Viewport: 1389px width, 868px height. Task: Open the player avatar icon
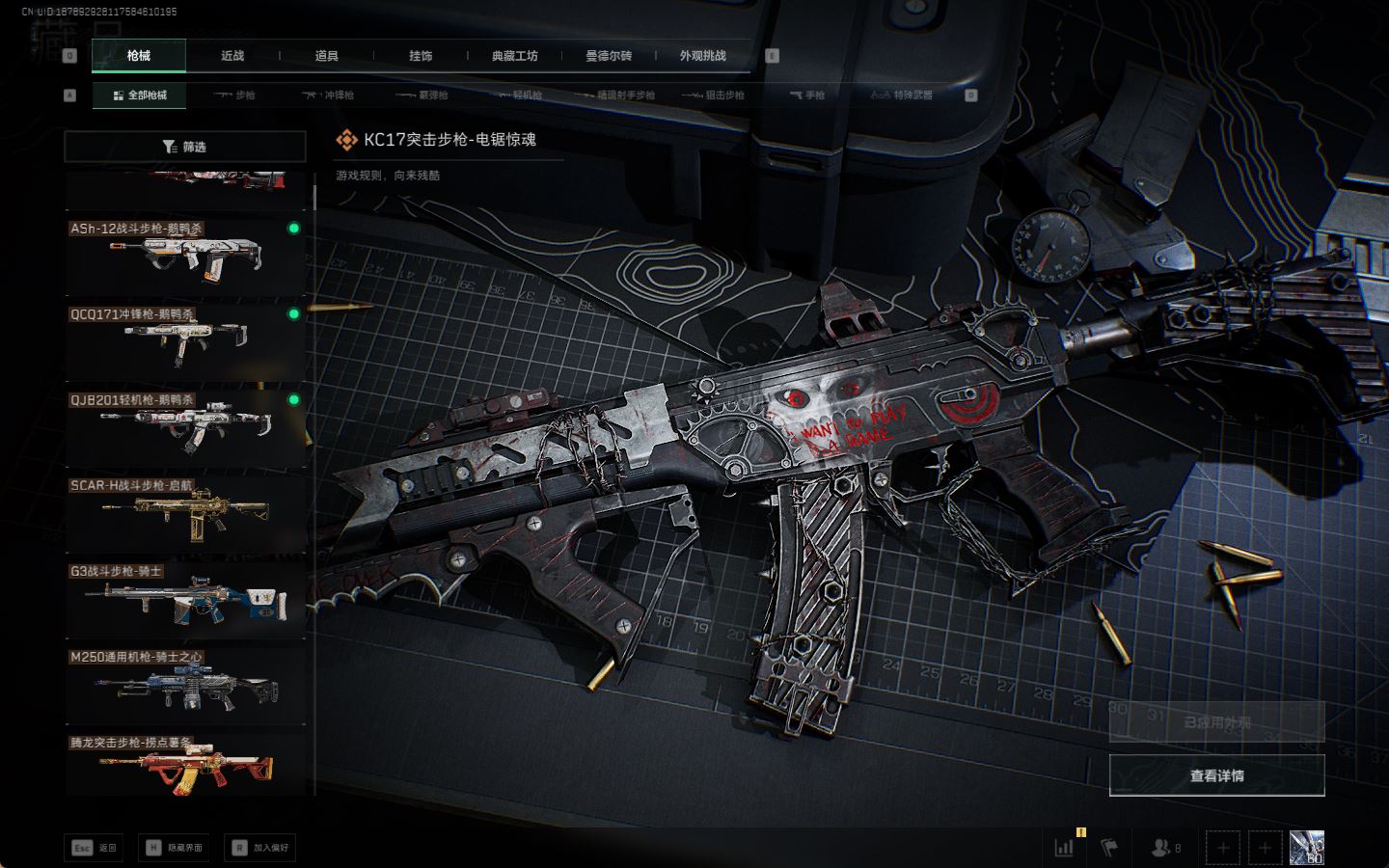point(1307,848)
